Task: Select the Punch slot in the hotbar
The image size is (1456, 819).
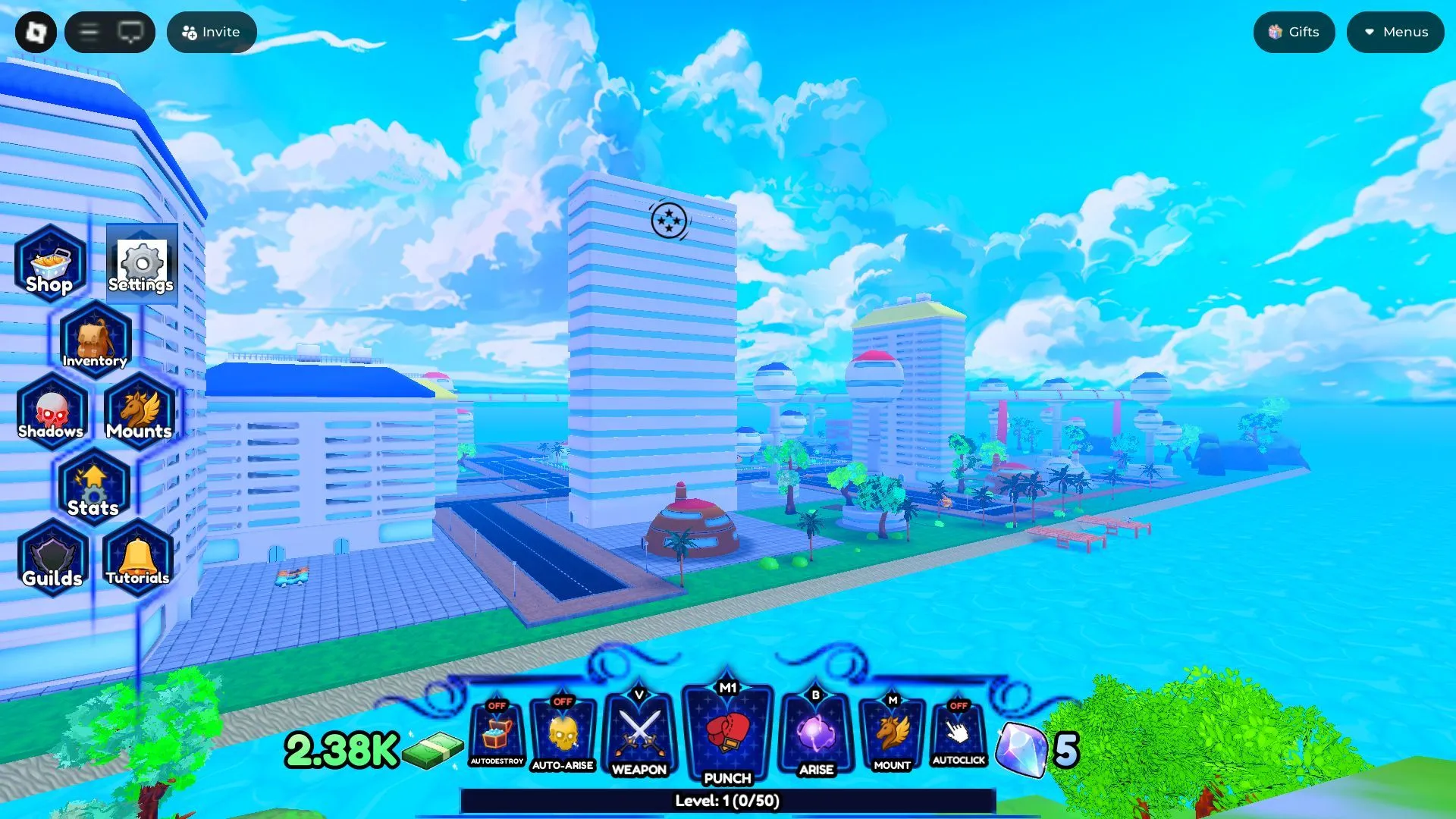Action: tap(726, 732)
